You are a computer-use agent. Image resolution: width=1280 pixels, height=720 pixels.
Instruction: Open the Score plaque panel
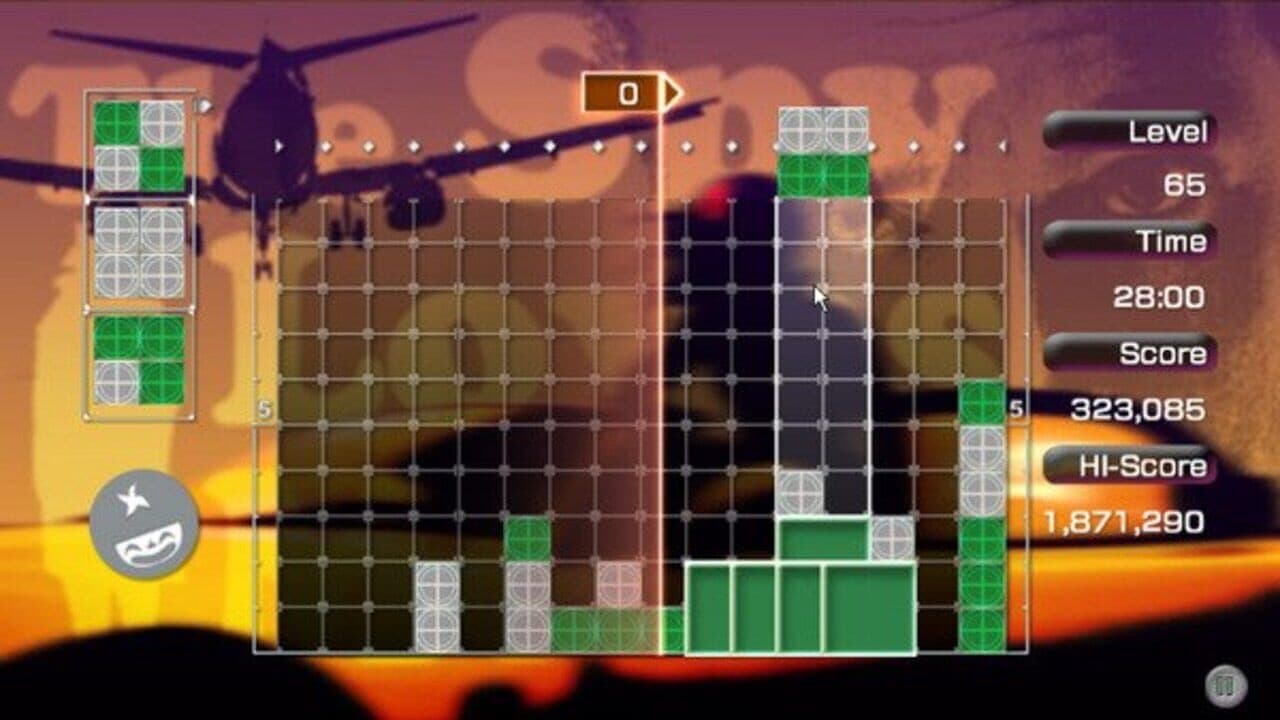1130,353
